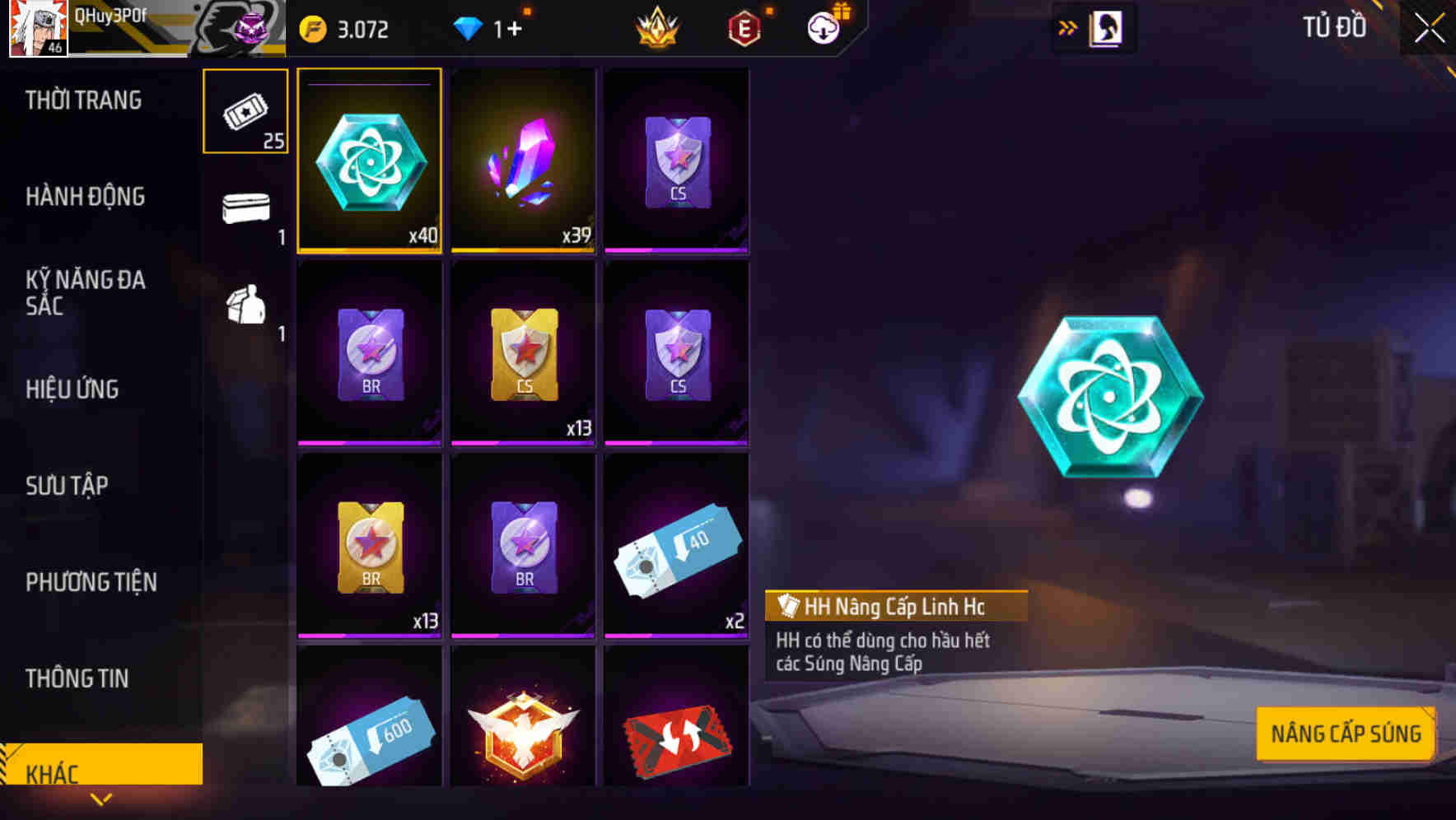Open the gift download icon in top bar
The width and height of the screenshot is (1456, 820).
(x=825, y=27)
